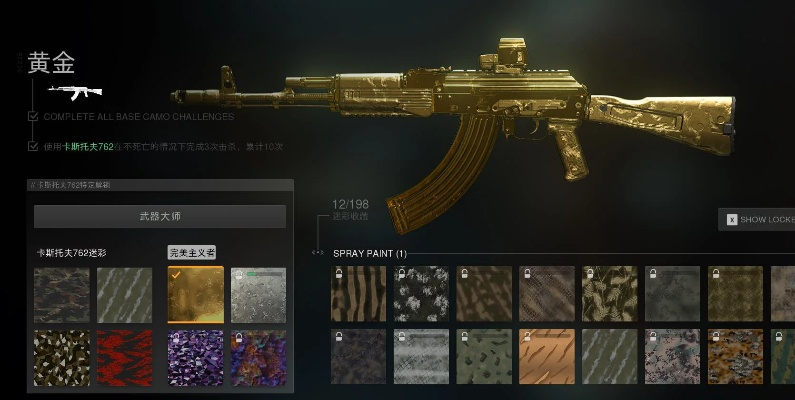Pick the yellow leaf pattern spray paint
Screen dimensions: 795x400
(610, 293)
